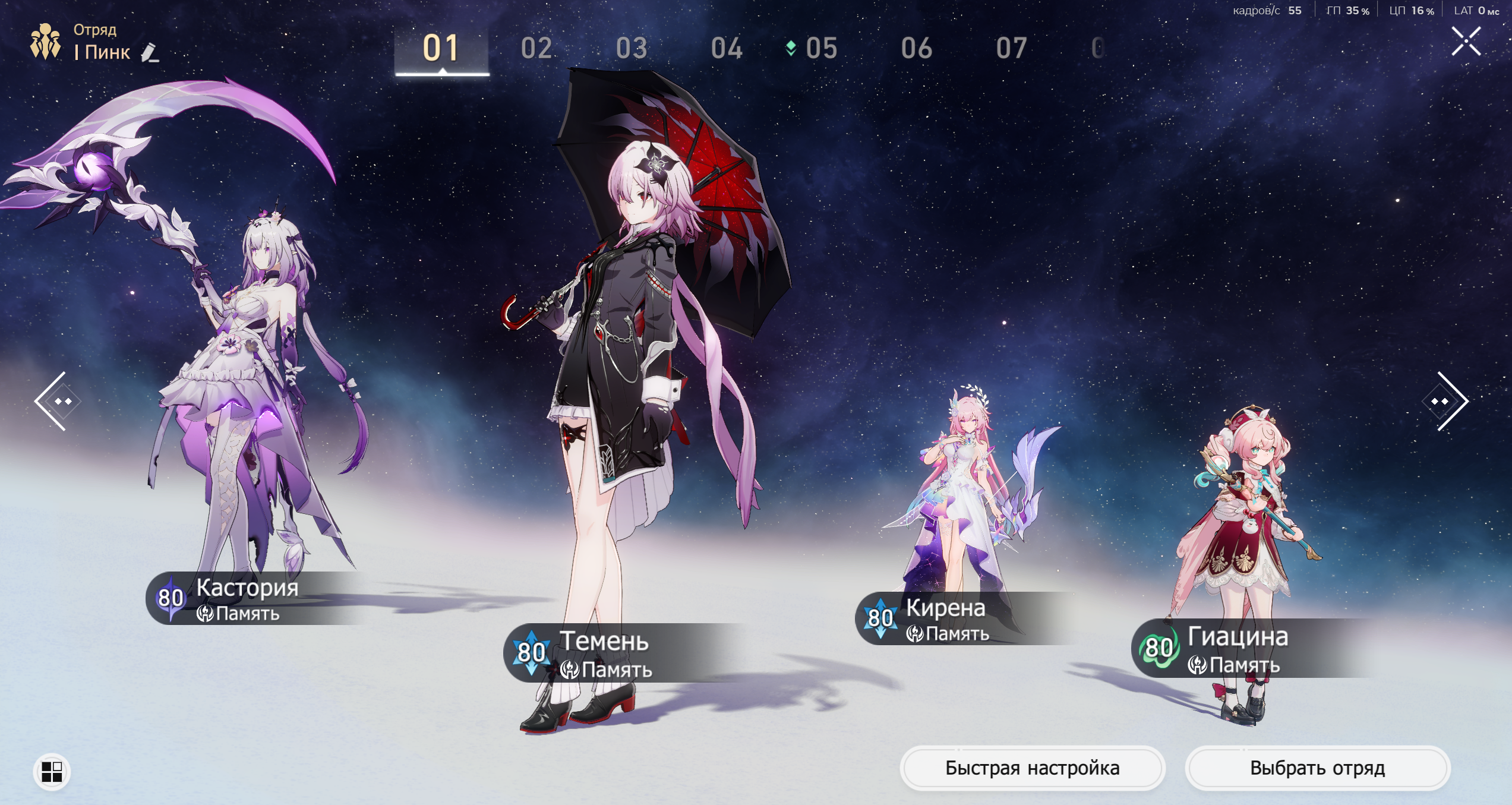Confirm with Выбрать отряд button
The image size is (1512, 805).
tap(1317, 768)
